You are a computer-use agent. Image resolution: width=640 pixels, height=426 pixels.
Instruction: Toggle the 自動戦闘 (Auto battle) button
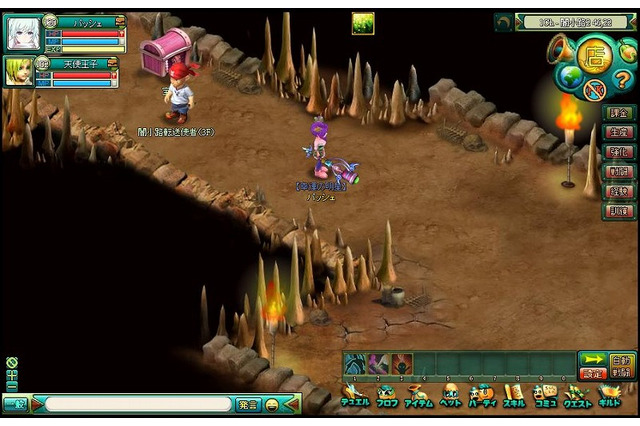pyautogui.click(x=621, y=364)
